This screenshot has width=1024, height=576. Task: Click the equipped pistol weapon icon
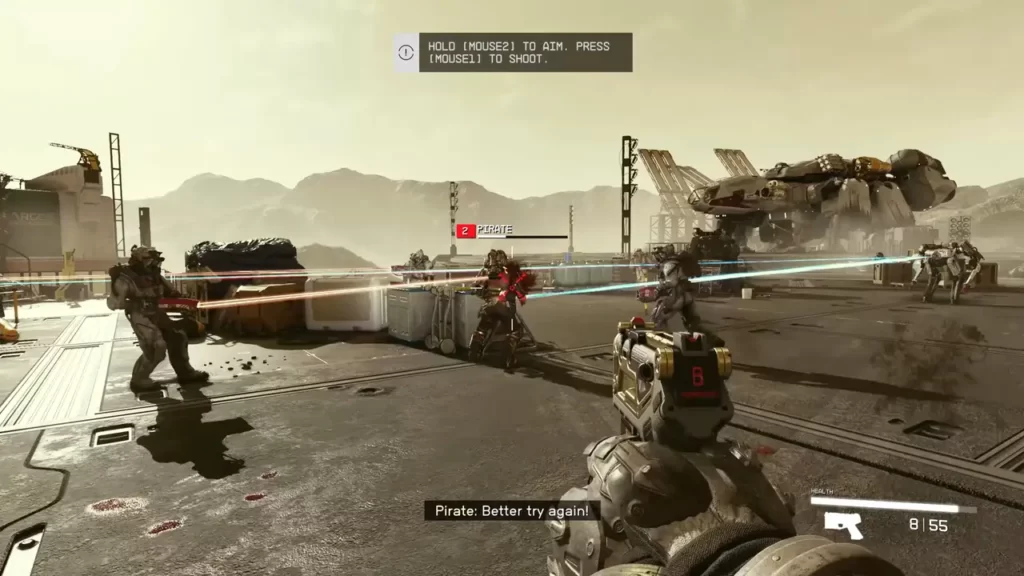[x=843, y=525]
